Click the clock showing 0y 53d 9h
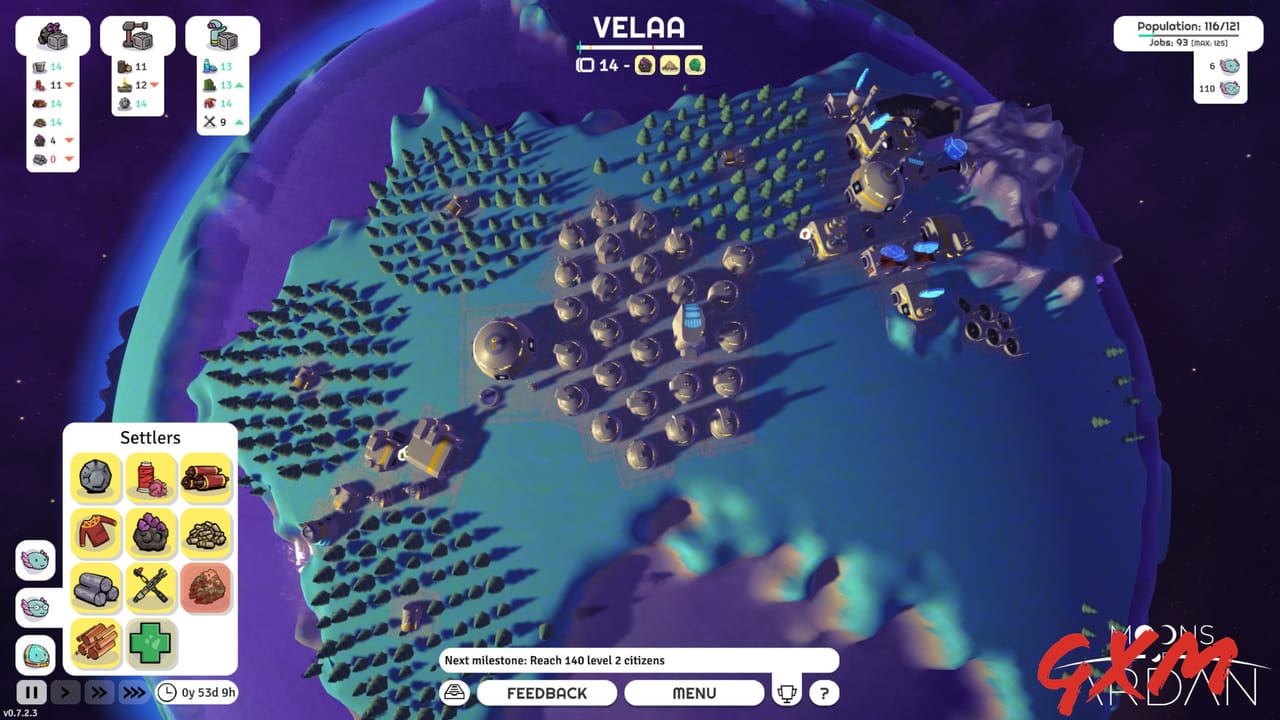This screenshot has width=1280, height=720. pos(196,690)
